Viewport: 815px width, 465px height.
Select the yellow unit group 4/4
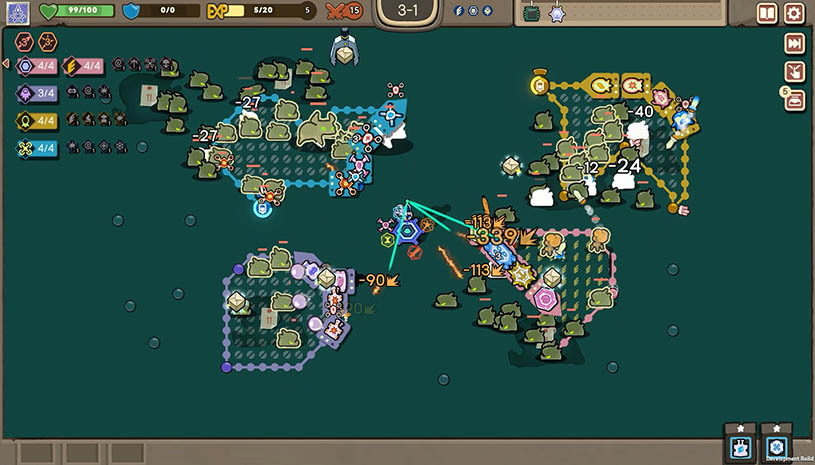click(37, 120)
